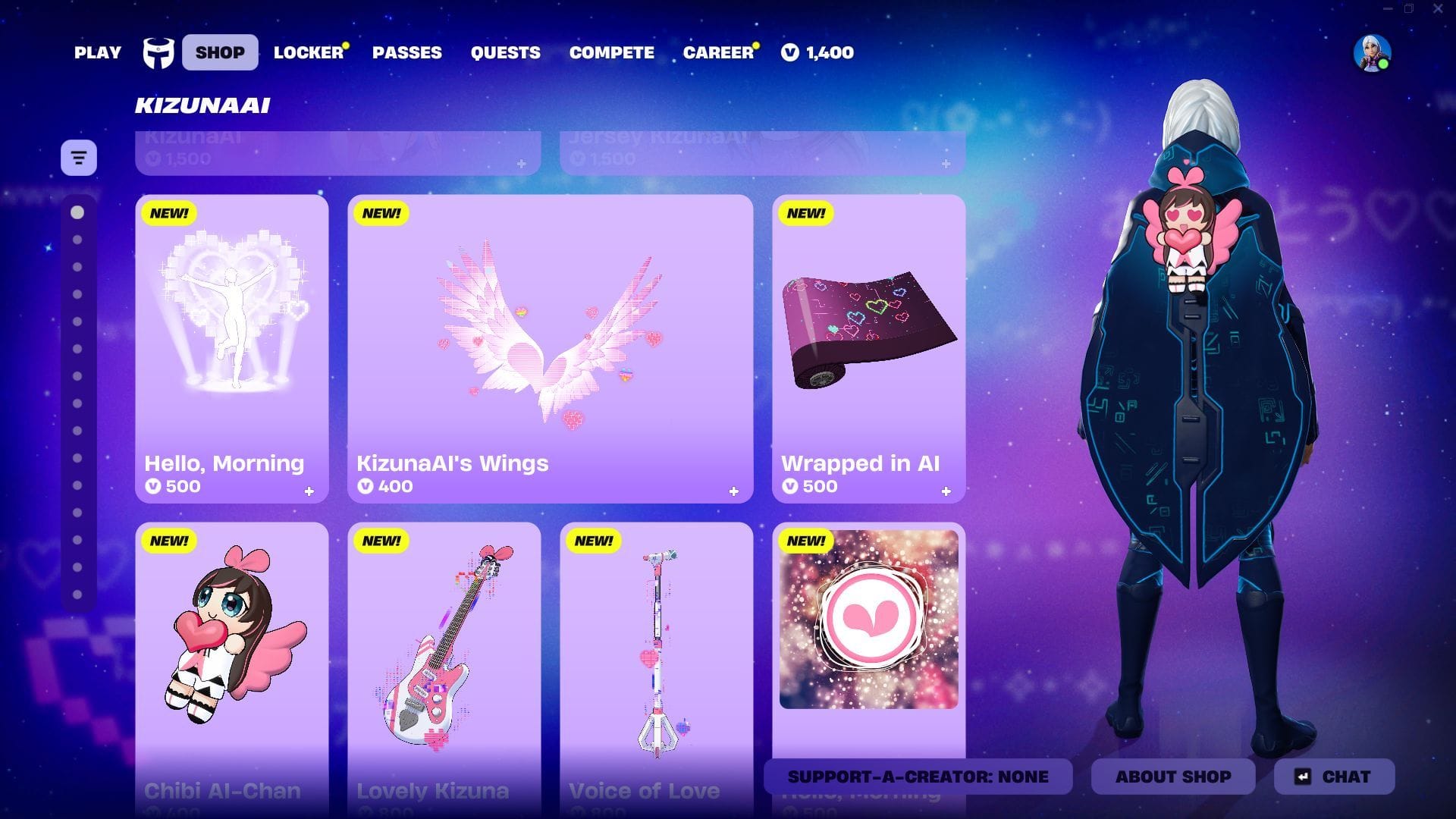Open the Shop tab

(x=220, y=52)
